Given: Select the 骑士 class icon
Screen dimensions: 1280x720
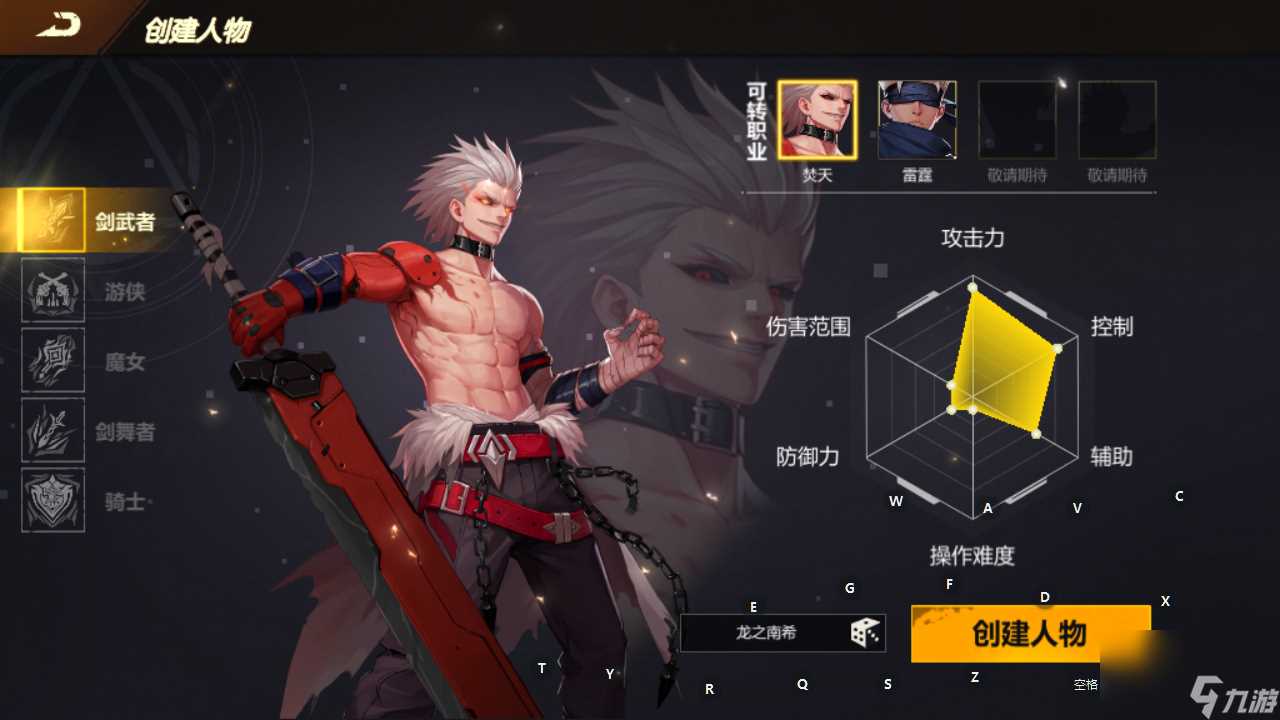Looking at the screenshot, I should click(52, 501).
